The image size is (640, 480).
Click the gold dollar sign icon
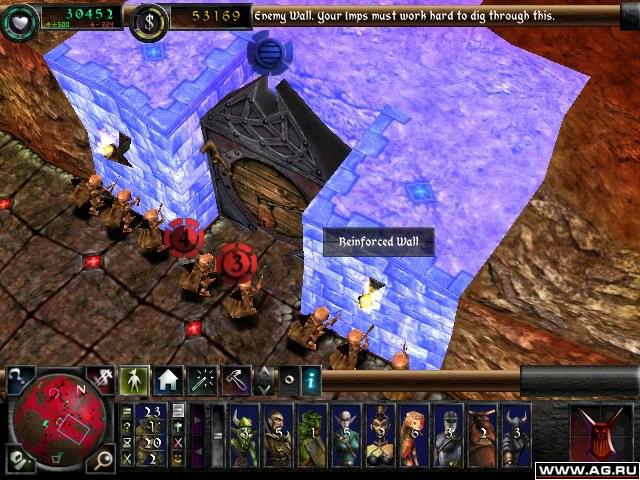pyautogui.click(x=150, y=19)
